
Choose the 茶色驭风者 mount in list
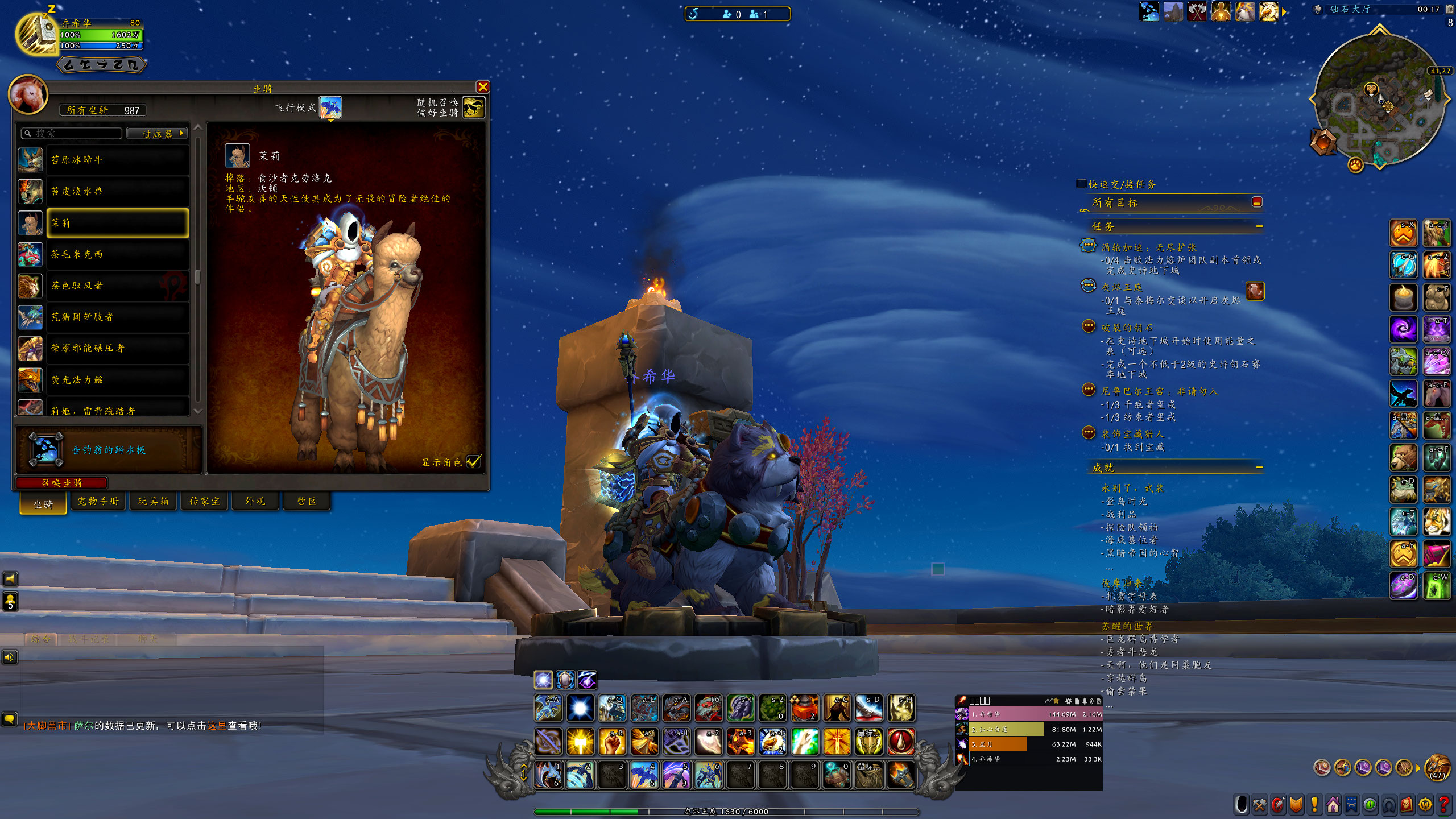tap(118, 286)
